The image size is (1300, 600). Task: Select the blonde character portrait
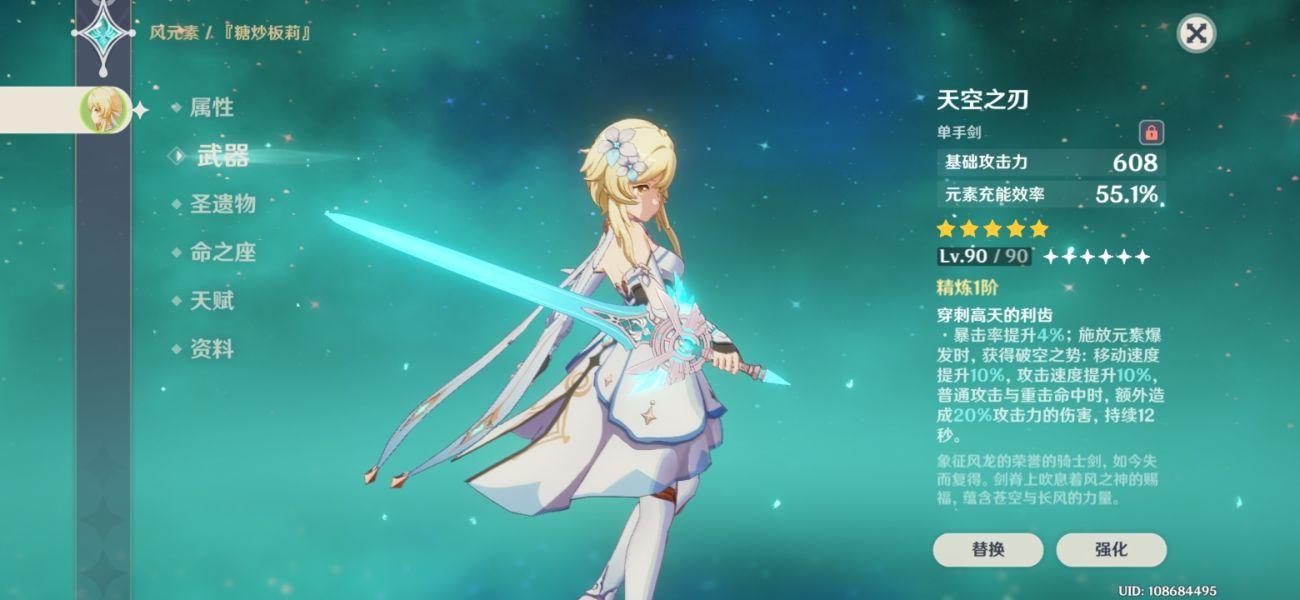click(x=102, y=109)
